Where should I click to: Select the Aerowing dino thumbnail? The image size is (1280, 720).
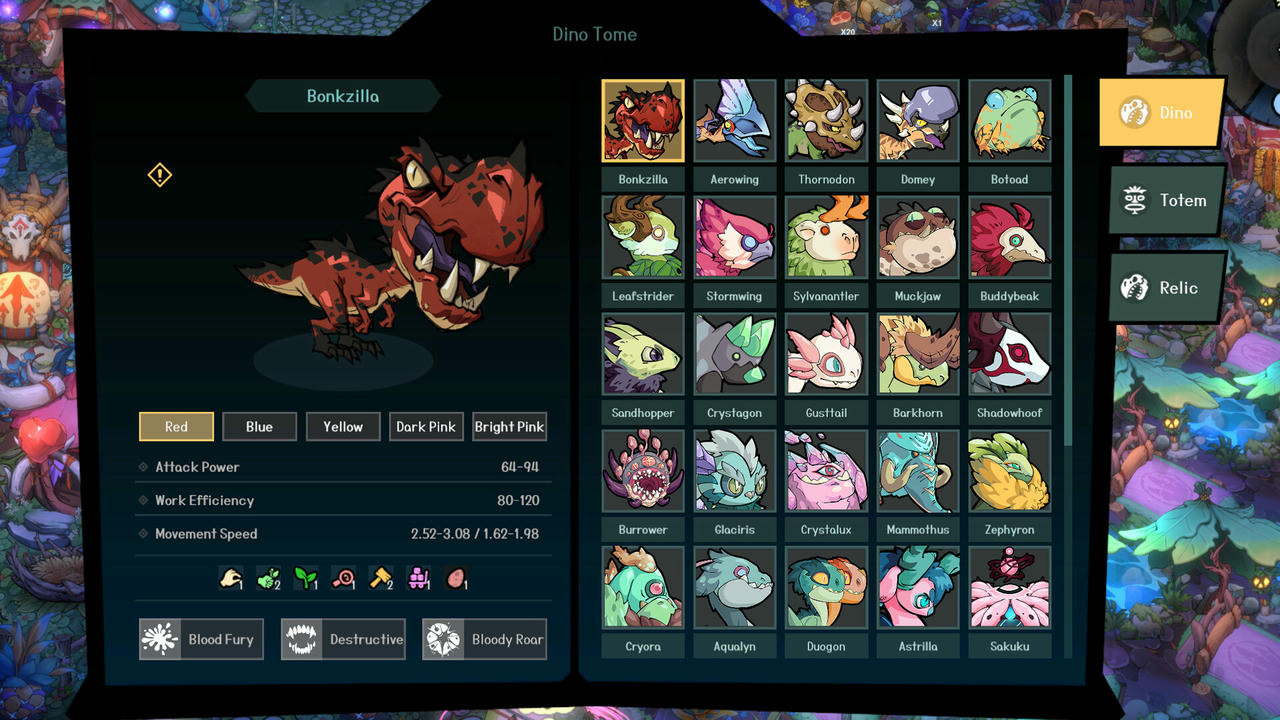[734, 120]
